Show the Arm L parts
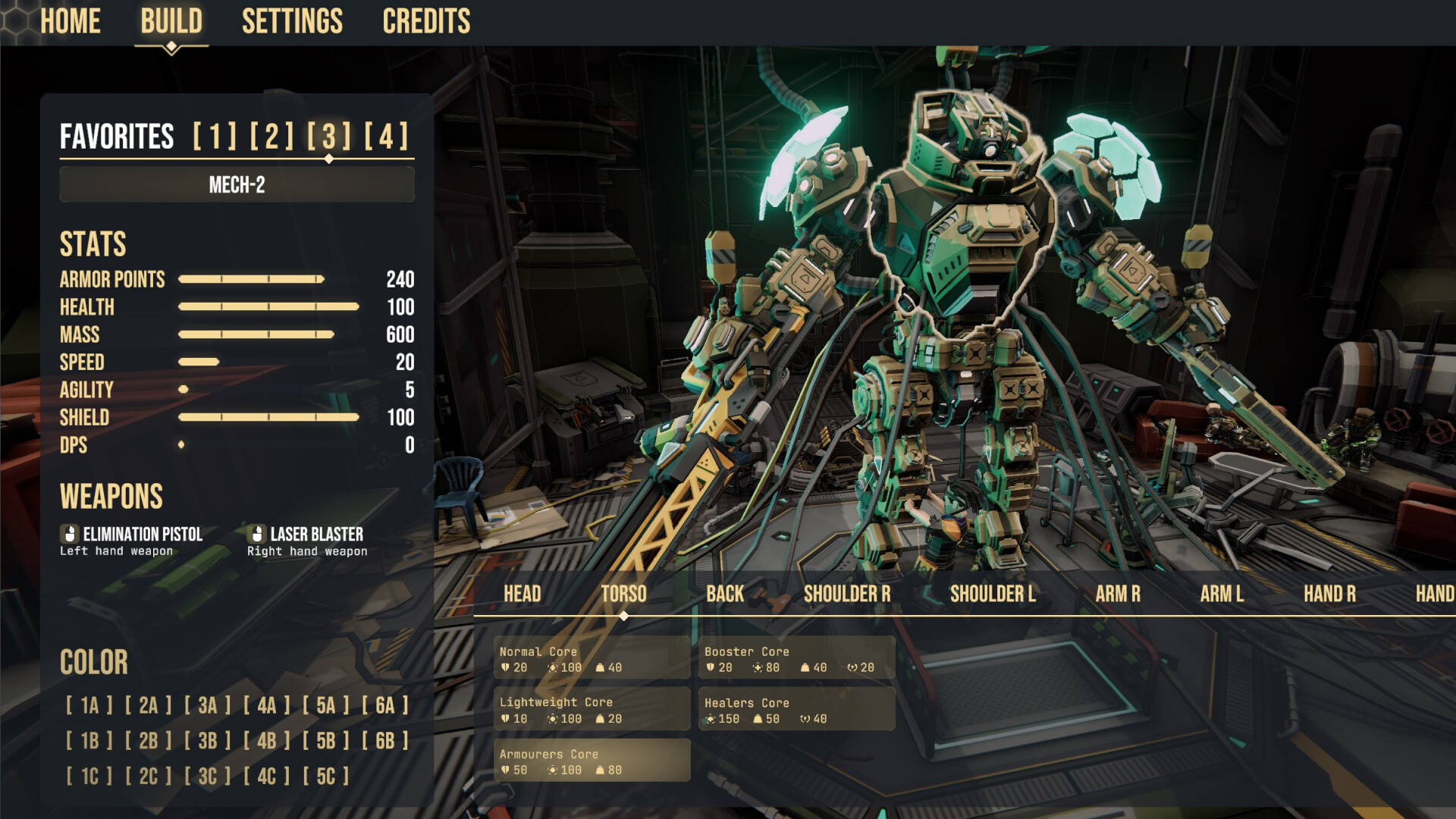1456x819 pixels. pos(1222,594)
